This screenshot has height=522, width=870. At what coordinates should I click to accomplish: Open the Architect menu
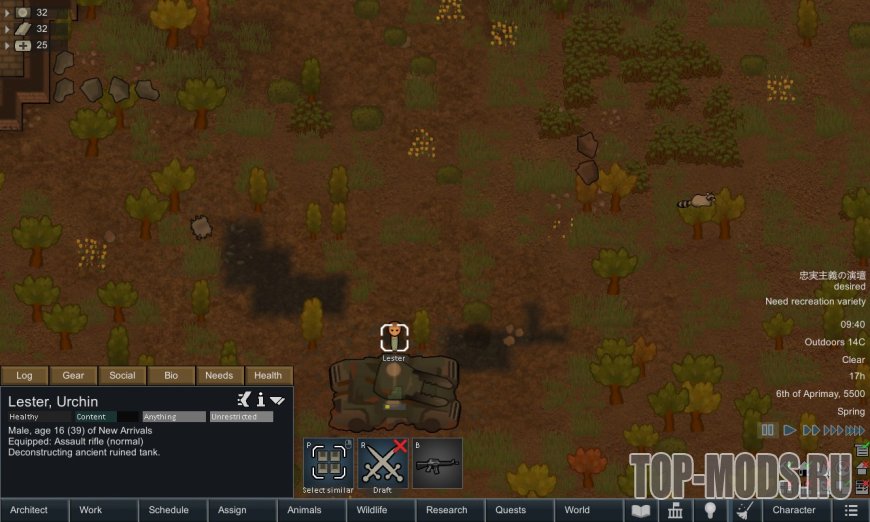(29, 510)
